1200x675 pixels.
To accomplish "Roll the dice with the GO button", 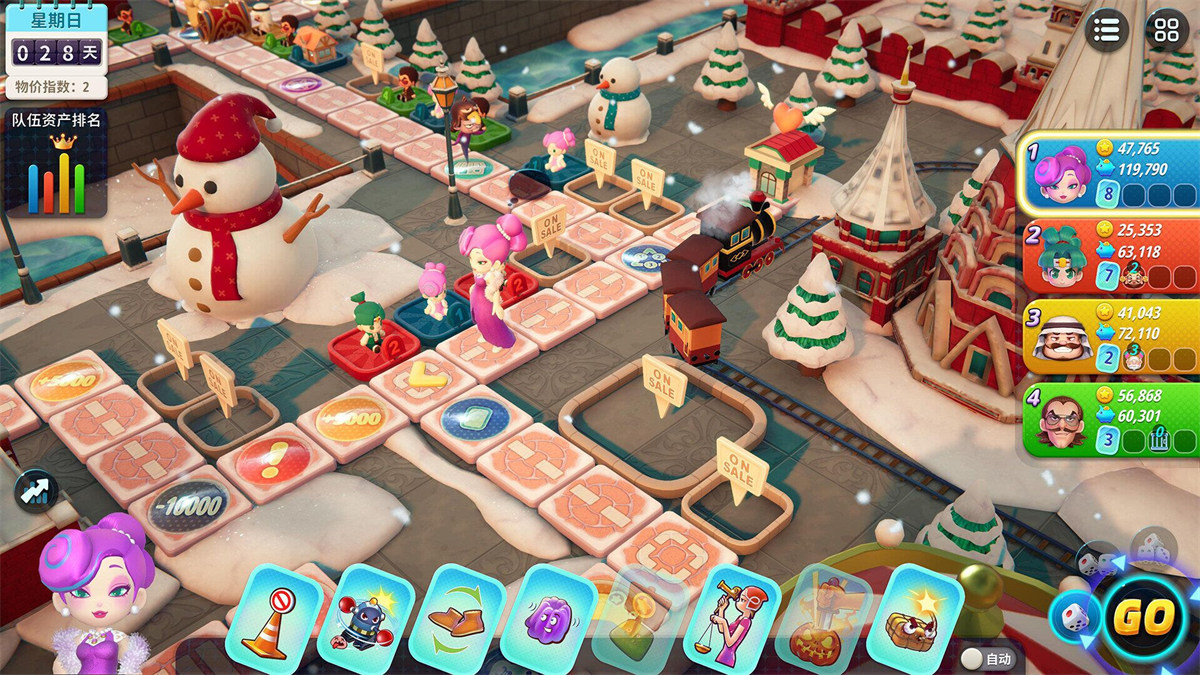I will (1143, 618).
